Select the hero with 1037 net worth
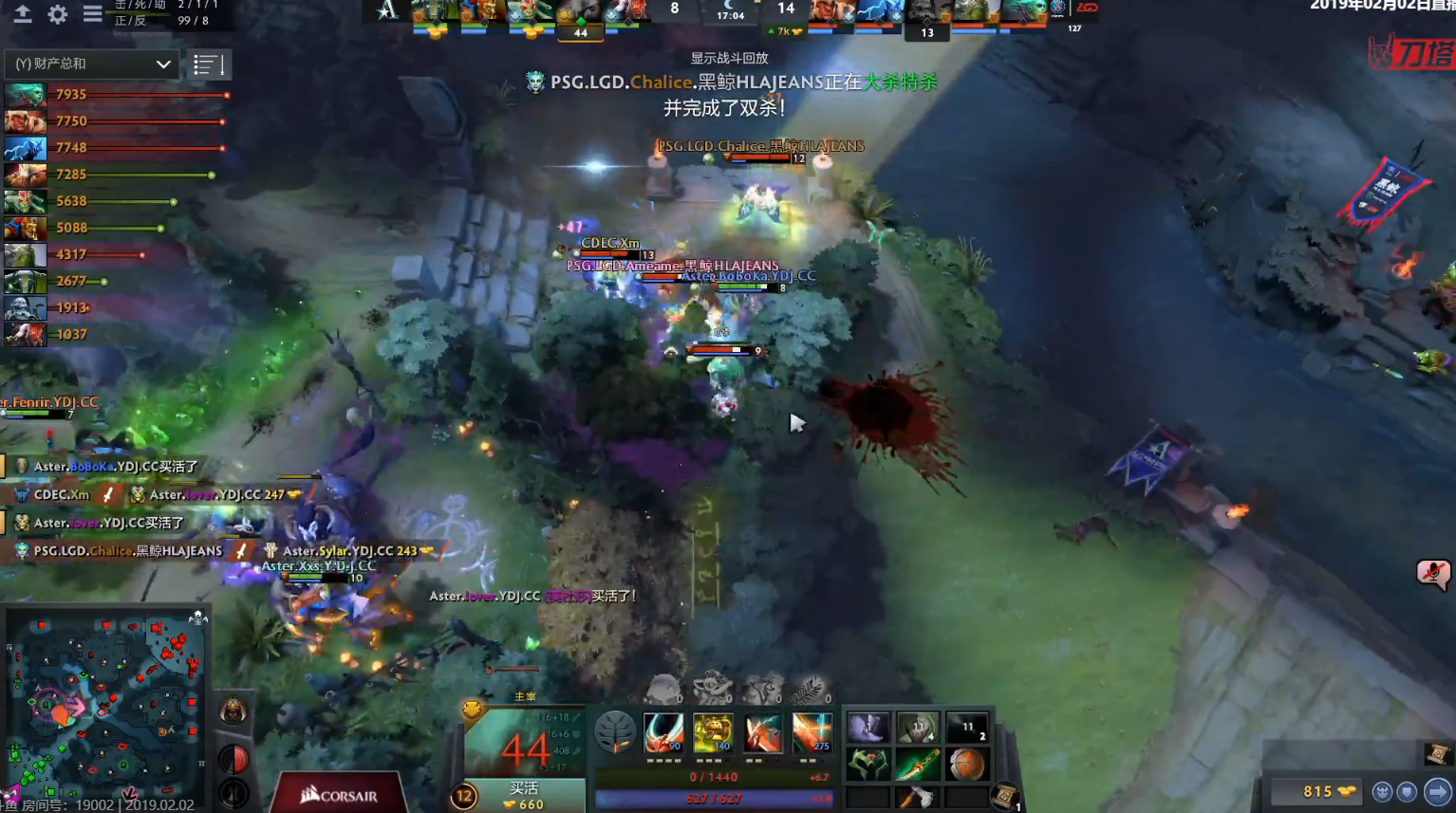The image size is (1456, 813). (x=25, y=334)
